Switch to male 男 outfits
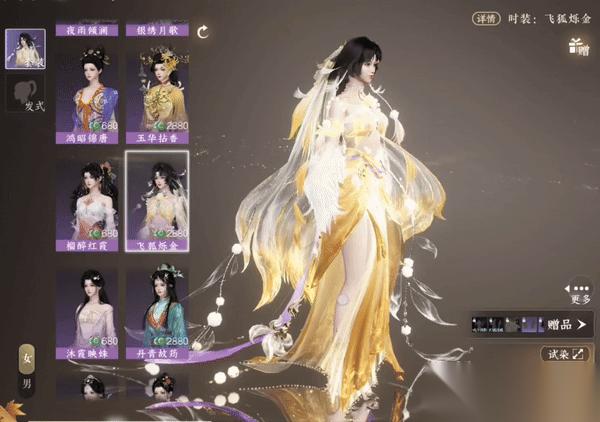The width and height of the screenshot is (600, 422). (x=26, y=382)
